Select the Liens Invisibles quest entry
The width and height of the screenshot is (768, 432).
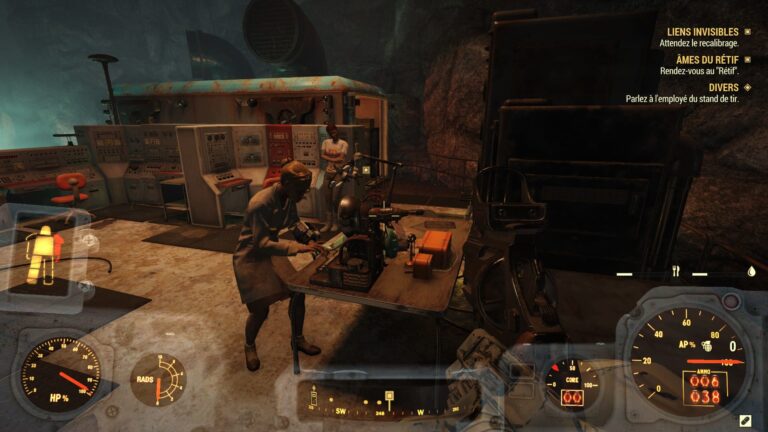pyautogui.click(x=698, y=32)
